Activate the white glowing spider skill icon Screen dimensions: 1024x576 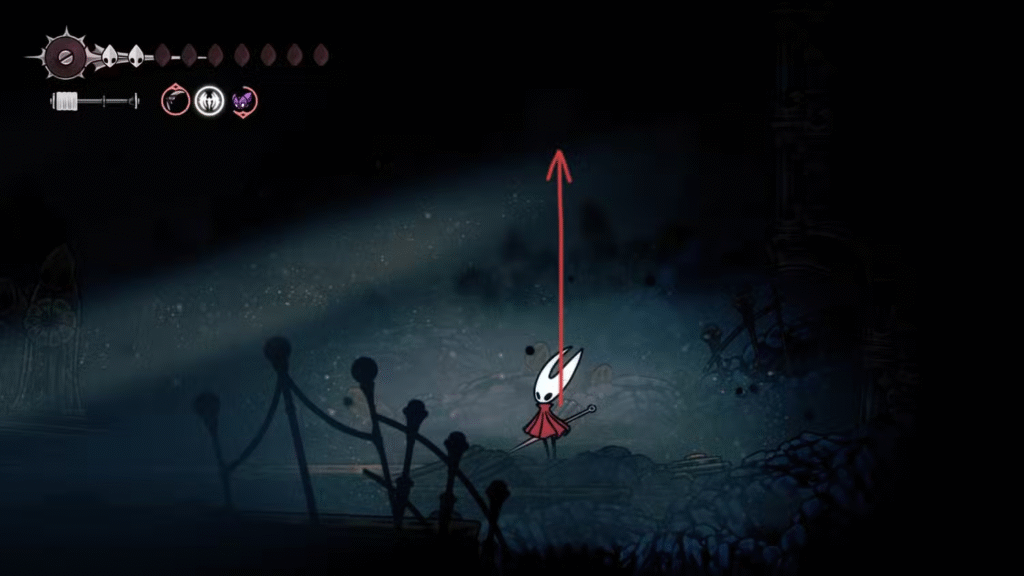209,100
